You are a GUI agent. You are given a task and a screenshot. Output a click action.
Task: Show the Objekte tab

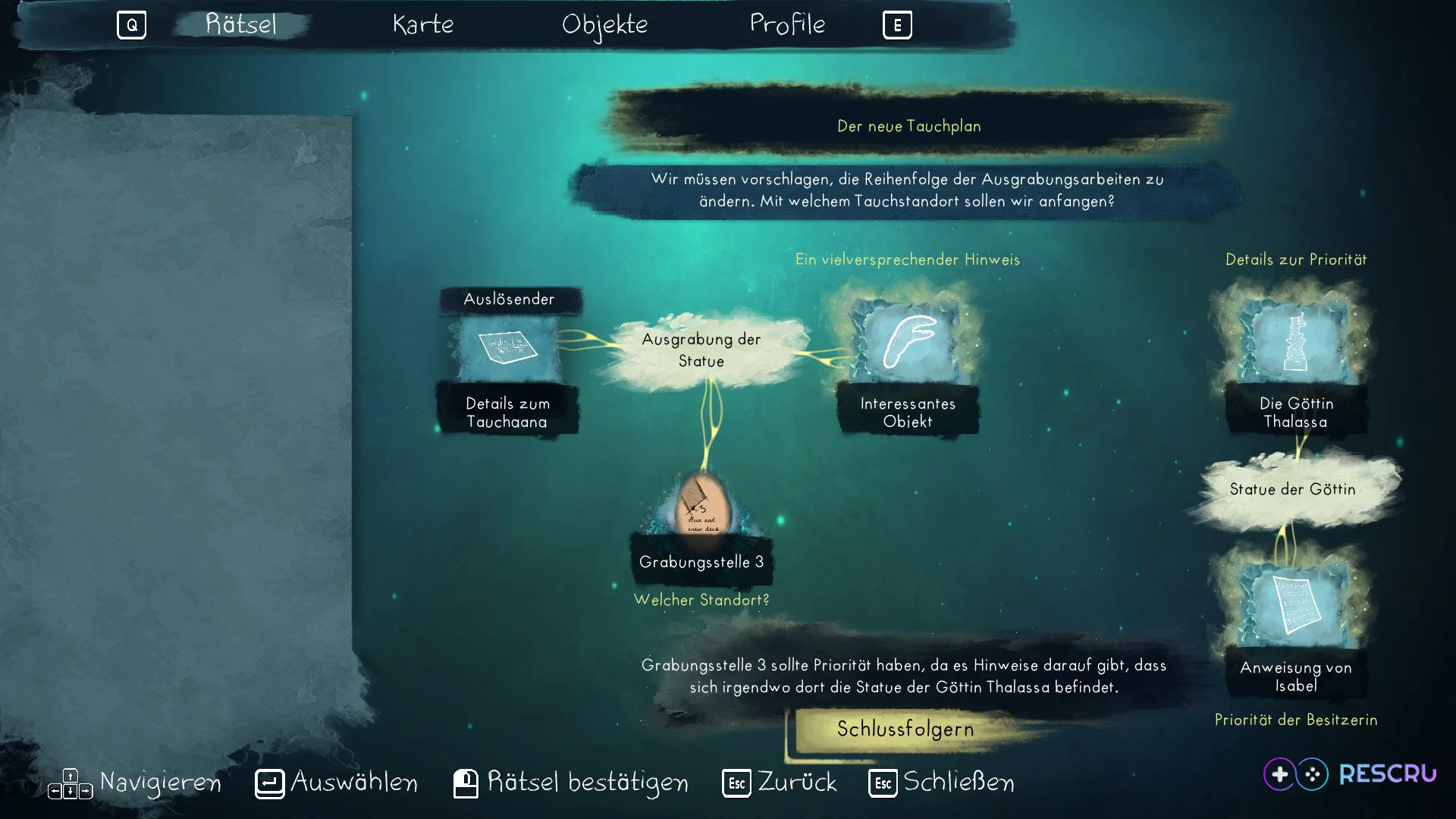(604, 25)
